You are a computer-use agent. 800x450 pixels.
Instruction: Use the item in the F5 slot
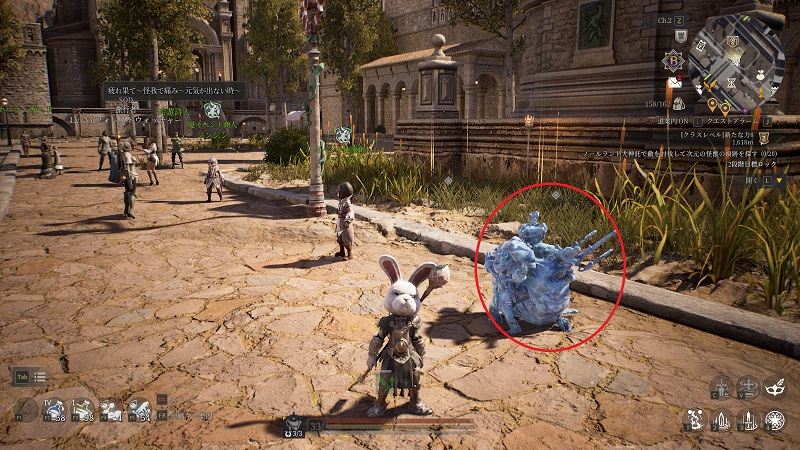138,408
